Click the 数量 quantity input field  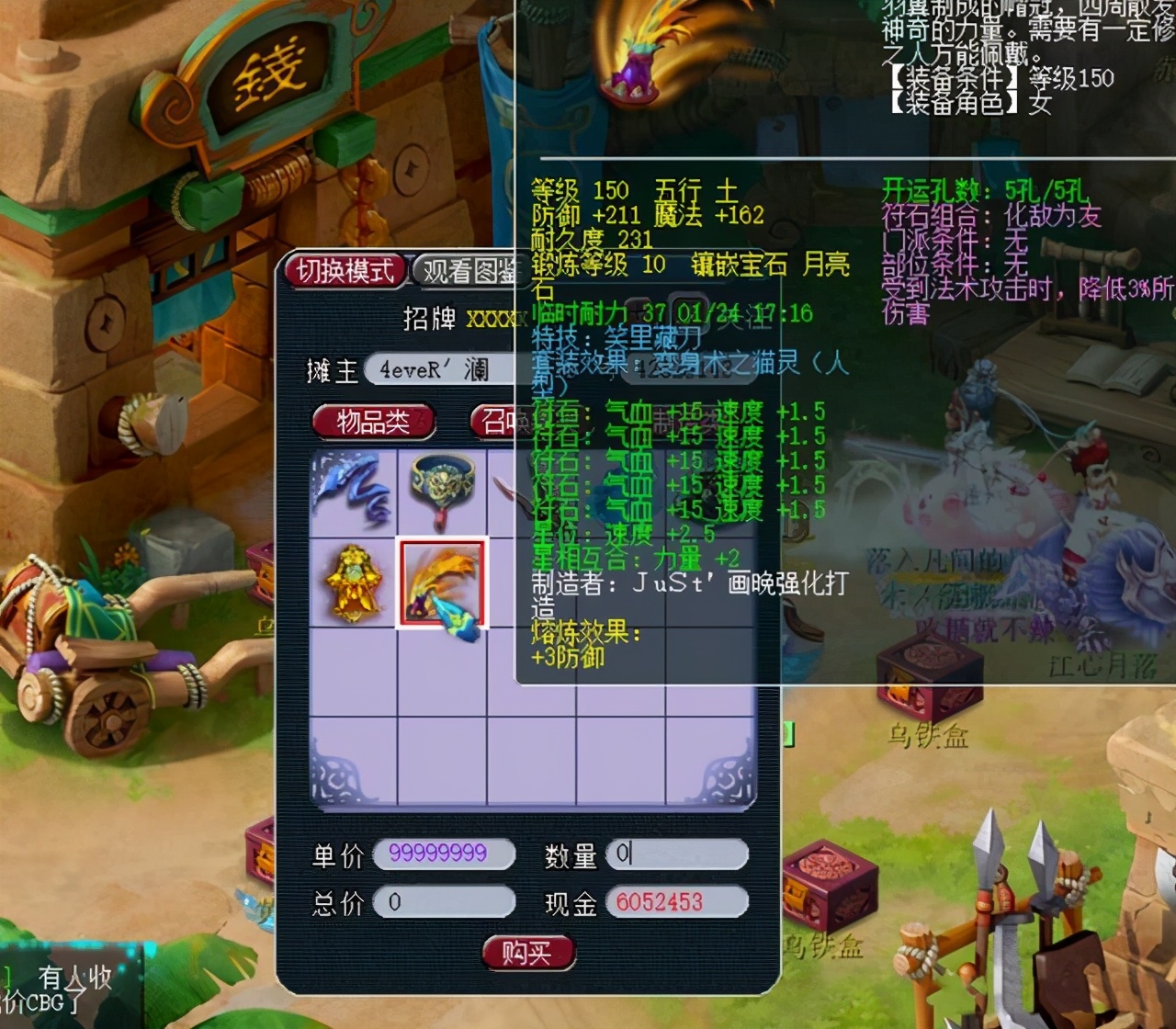tap(680, 854)
